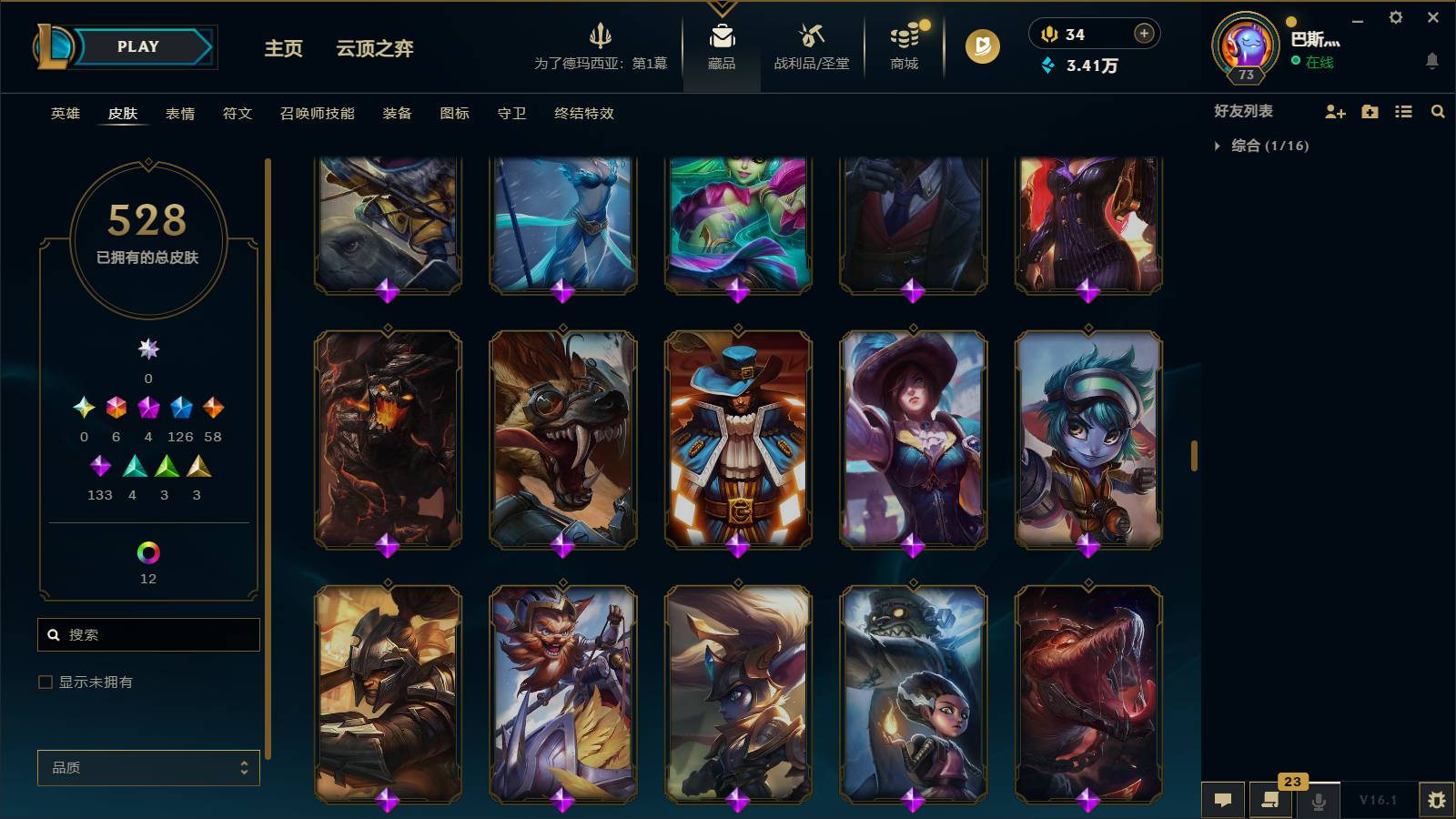
Task: Toggle the microphone icon at bottom right
Action: pos(1317,800)
